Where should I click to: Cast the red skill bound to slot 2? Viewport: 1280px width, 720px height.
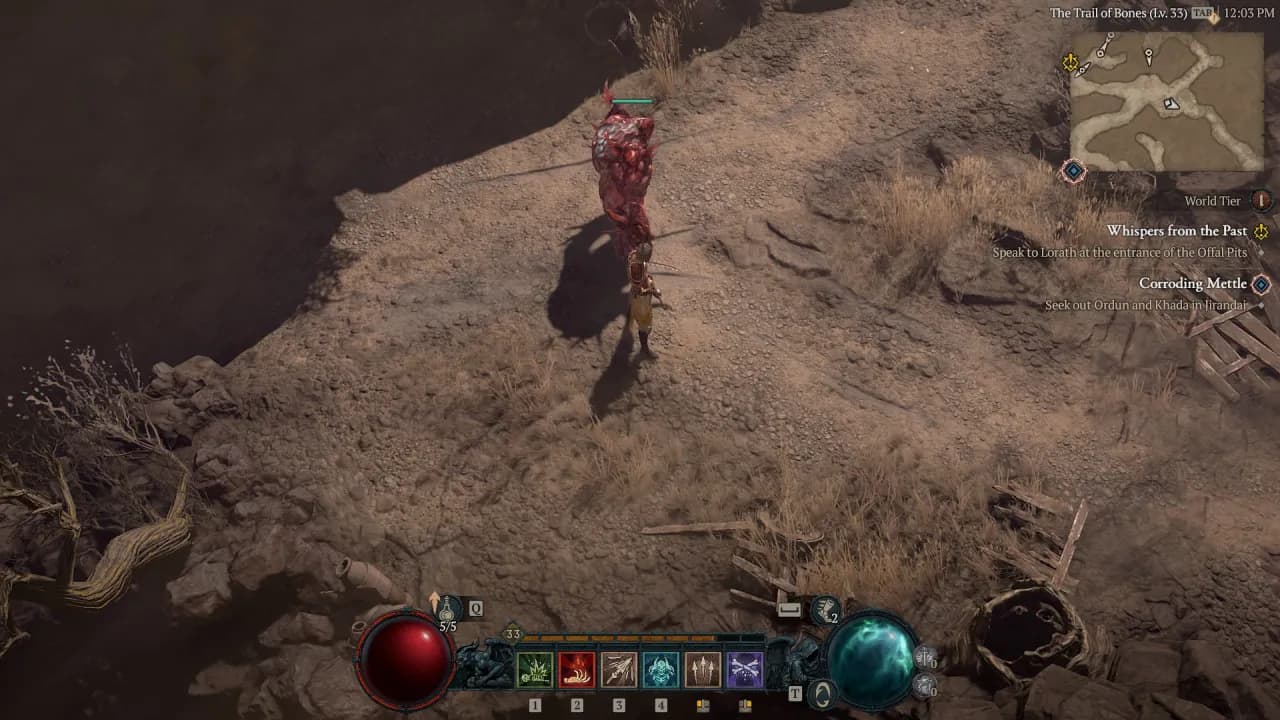click(577, 669)
